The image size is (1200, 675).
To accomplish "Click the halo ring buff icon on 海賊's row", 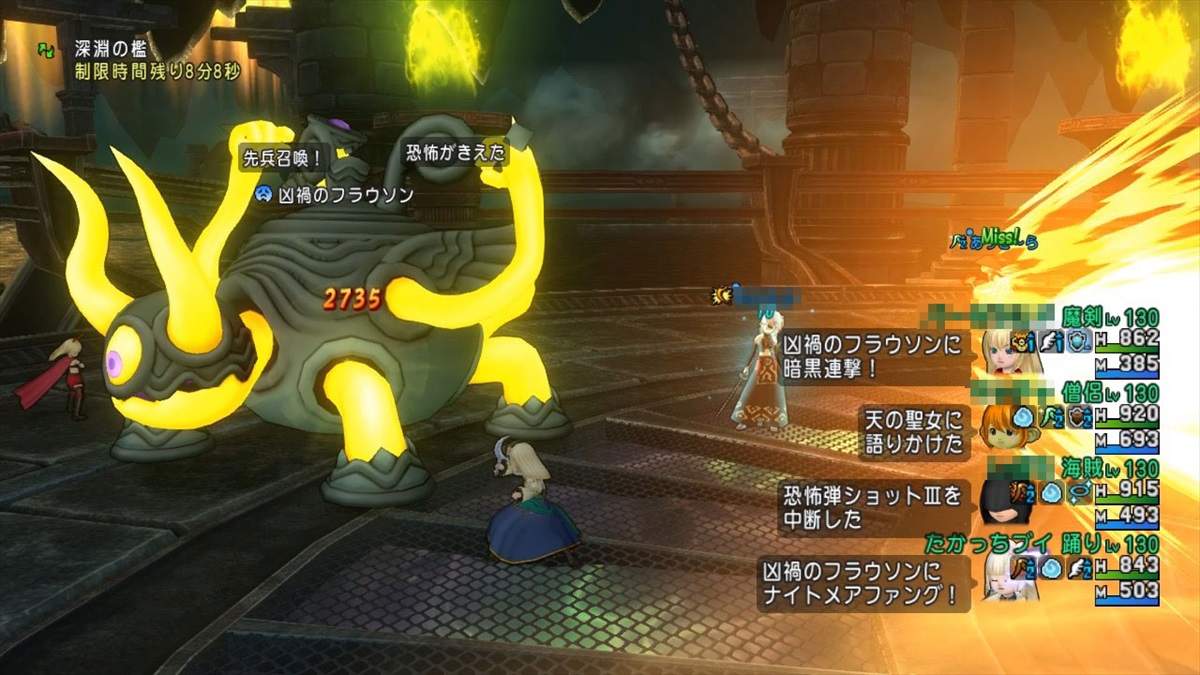I will (x=1079, y=492).
